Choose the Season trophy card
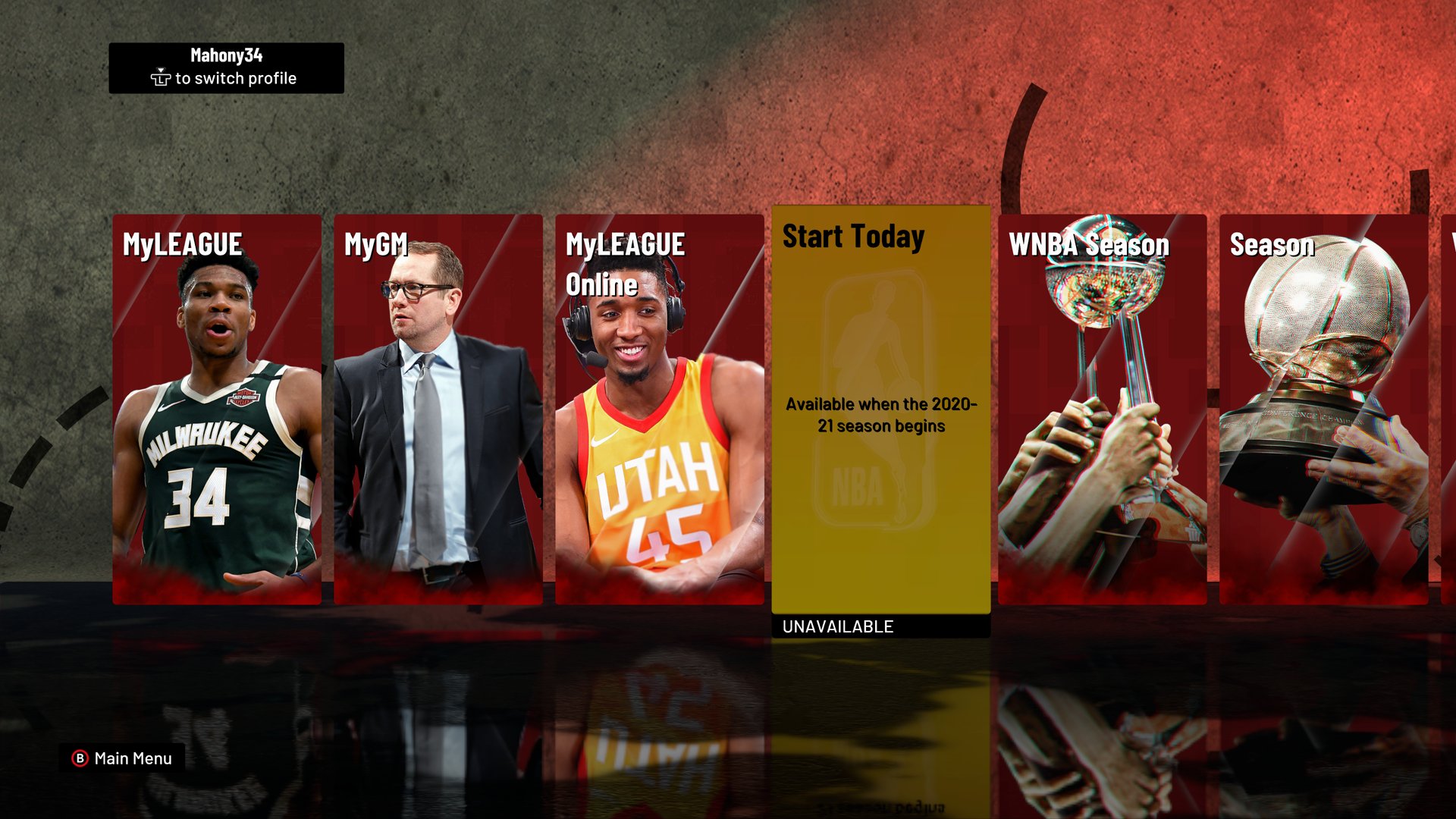 pos(1323,409)
